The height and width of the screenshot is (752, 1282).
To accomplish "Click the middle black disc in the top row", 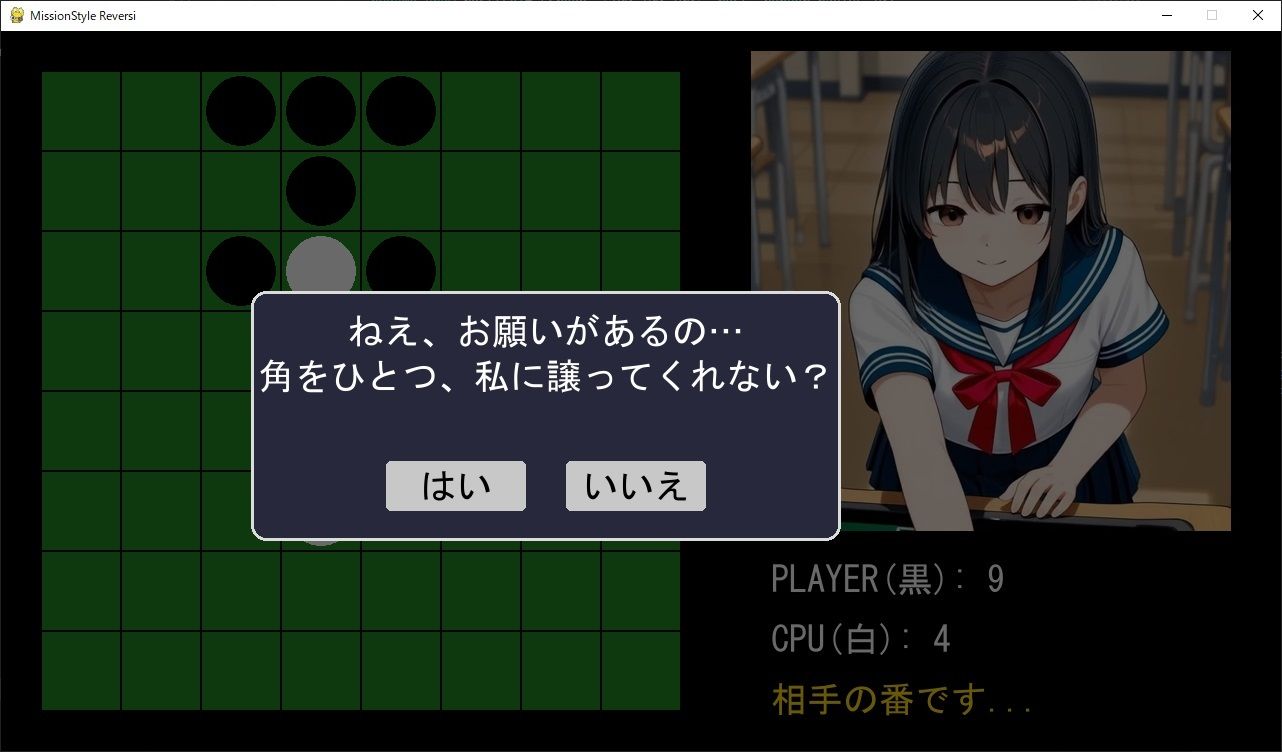I will pyautogui.click(x=320, y=110).
